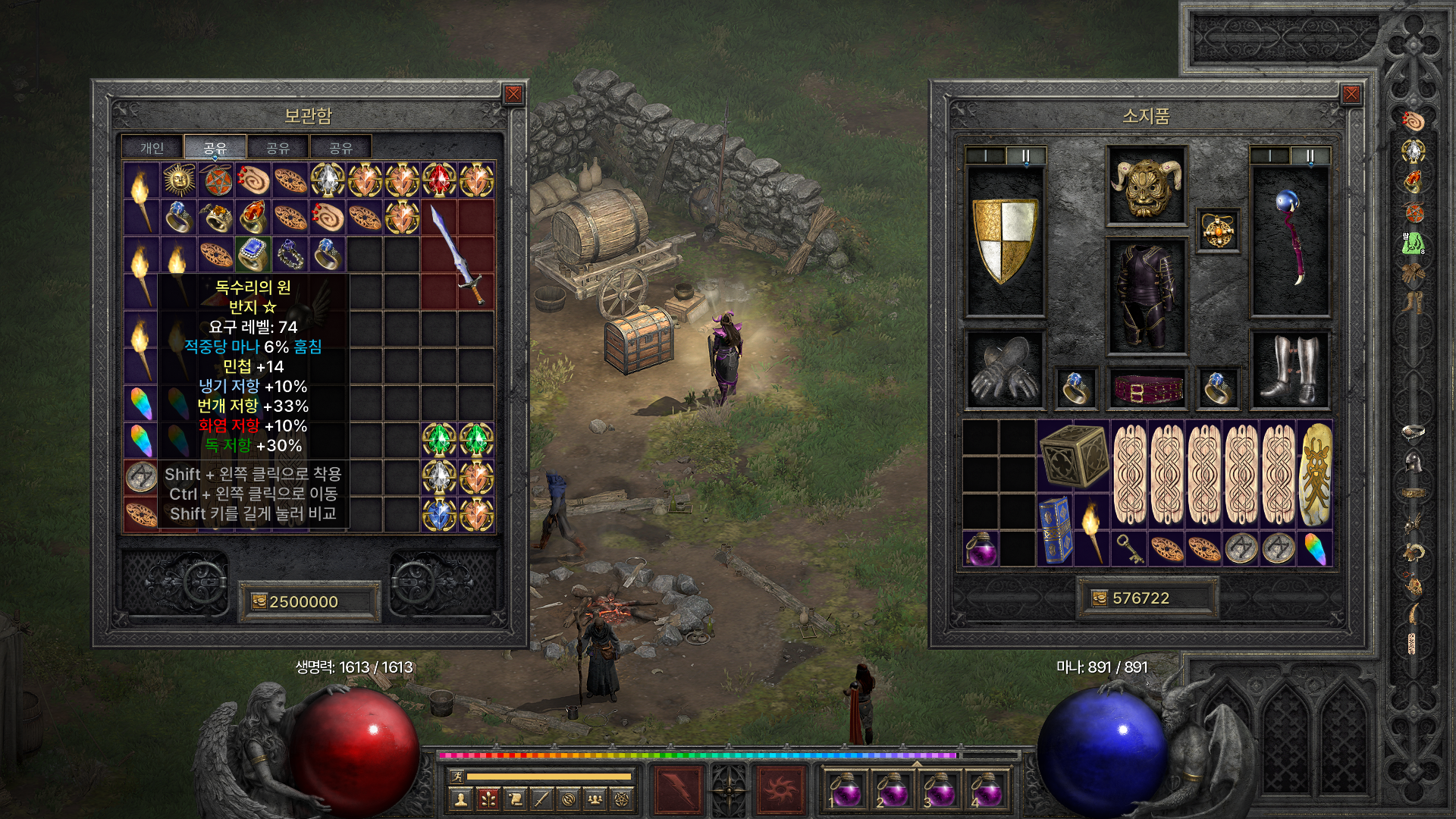Select the blue tome in inventory
The image size is (1456, 819).
click(1054, 529)
